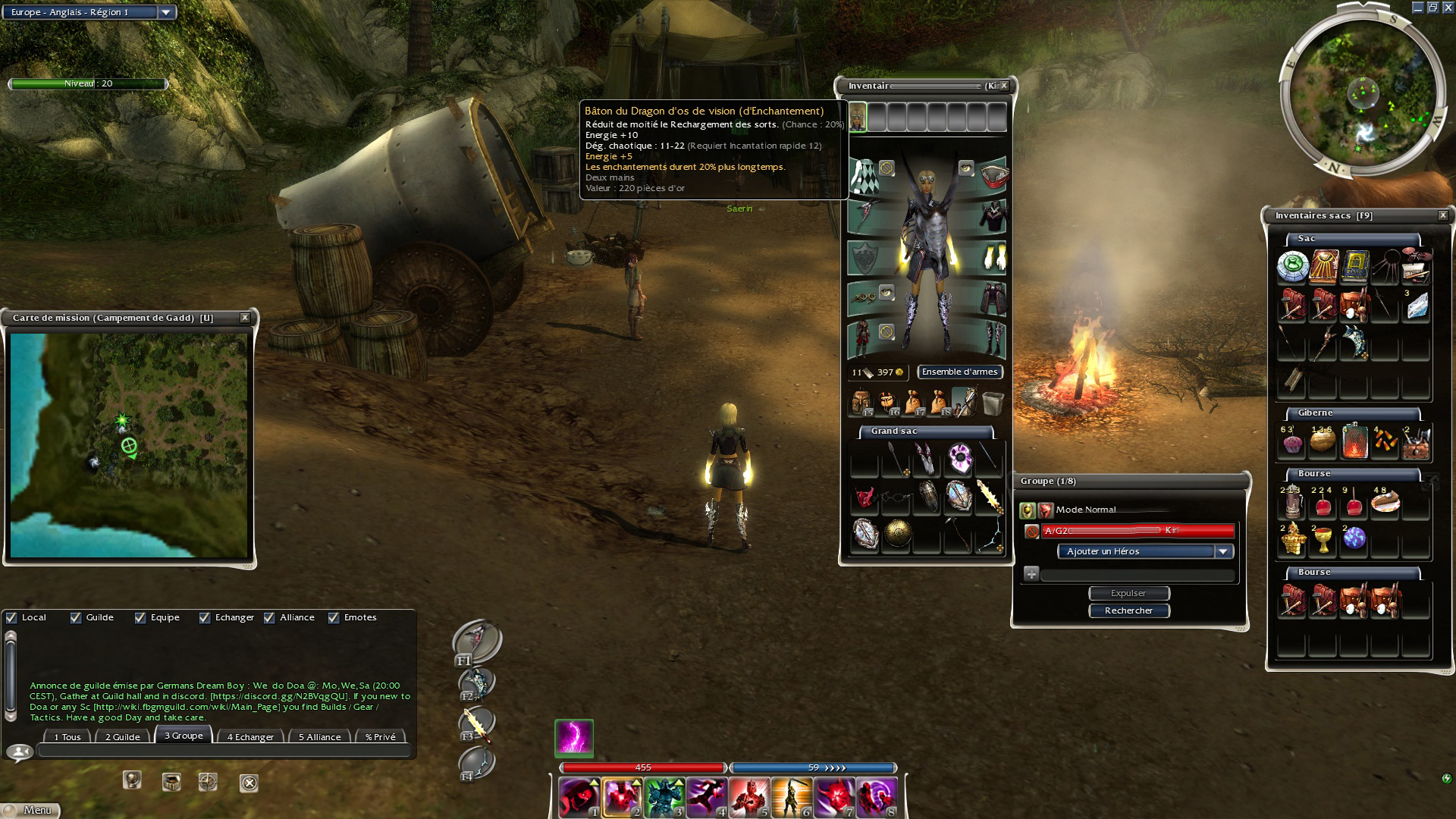This screenshot has height=819, width=1456.
Task: Select the 1 Tous chat tab
Action: [67, 736]
